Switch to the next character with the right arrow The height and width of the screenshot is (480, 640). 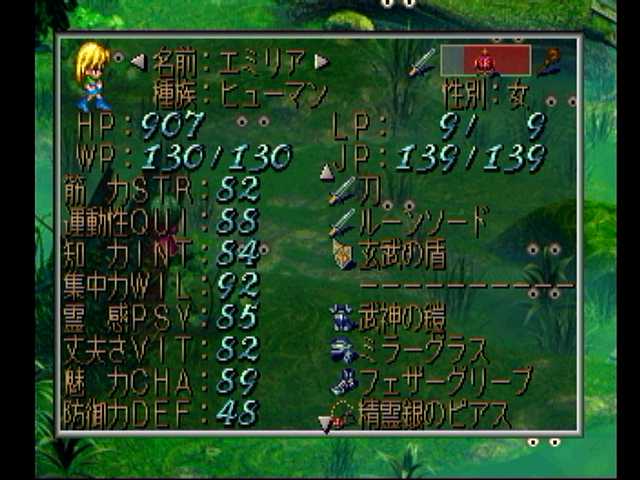(x=321, y=61)
